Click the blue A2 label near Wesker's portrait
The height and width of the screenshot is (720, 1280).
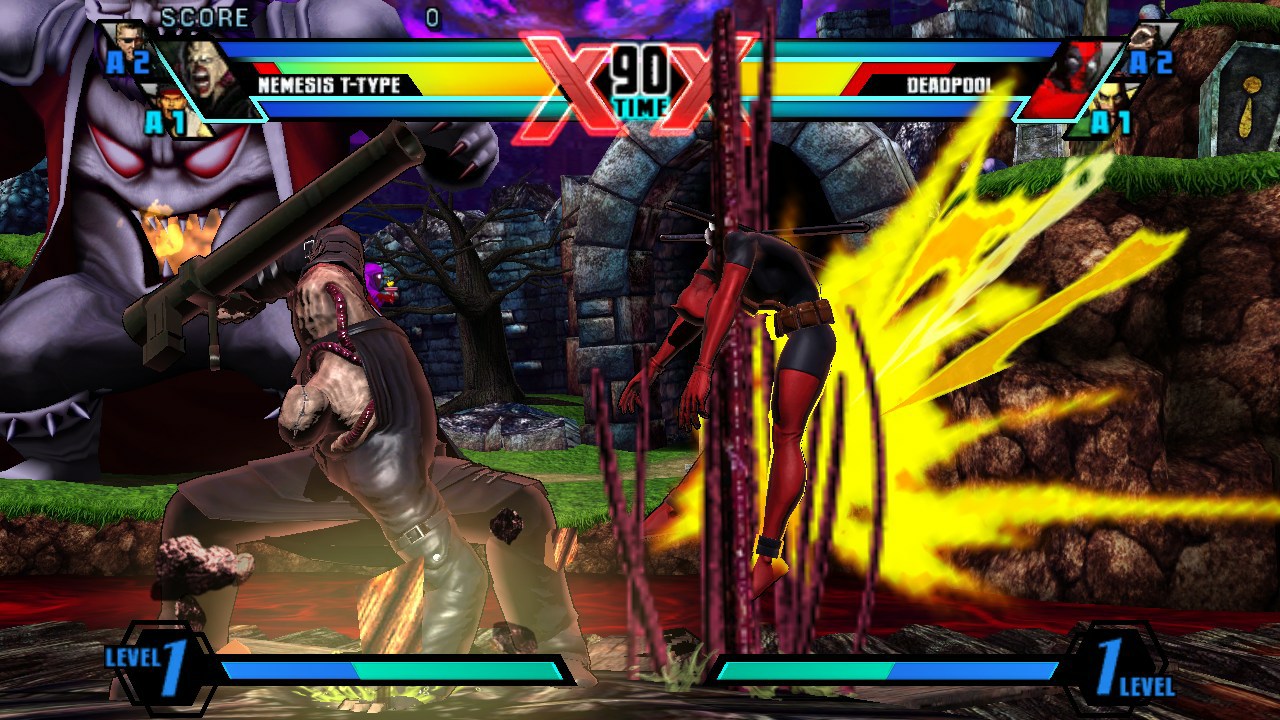click(x=128, y=61)
